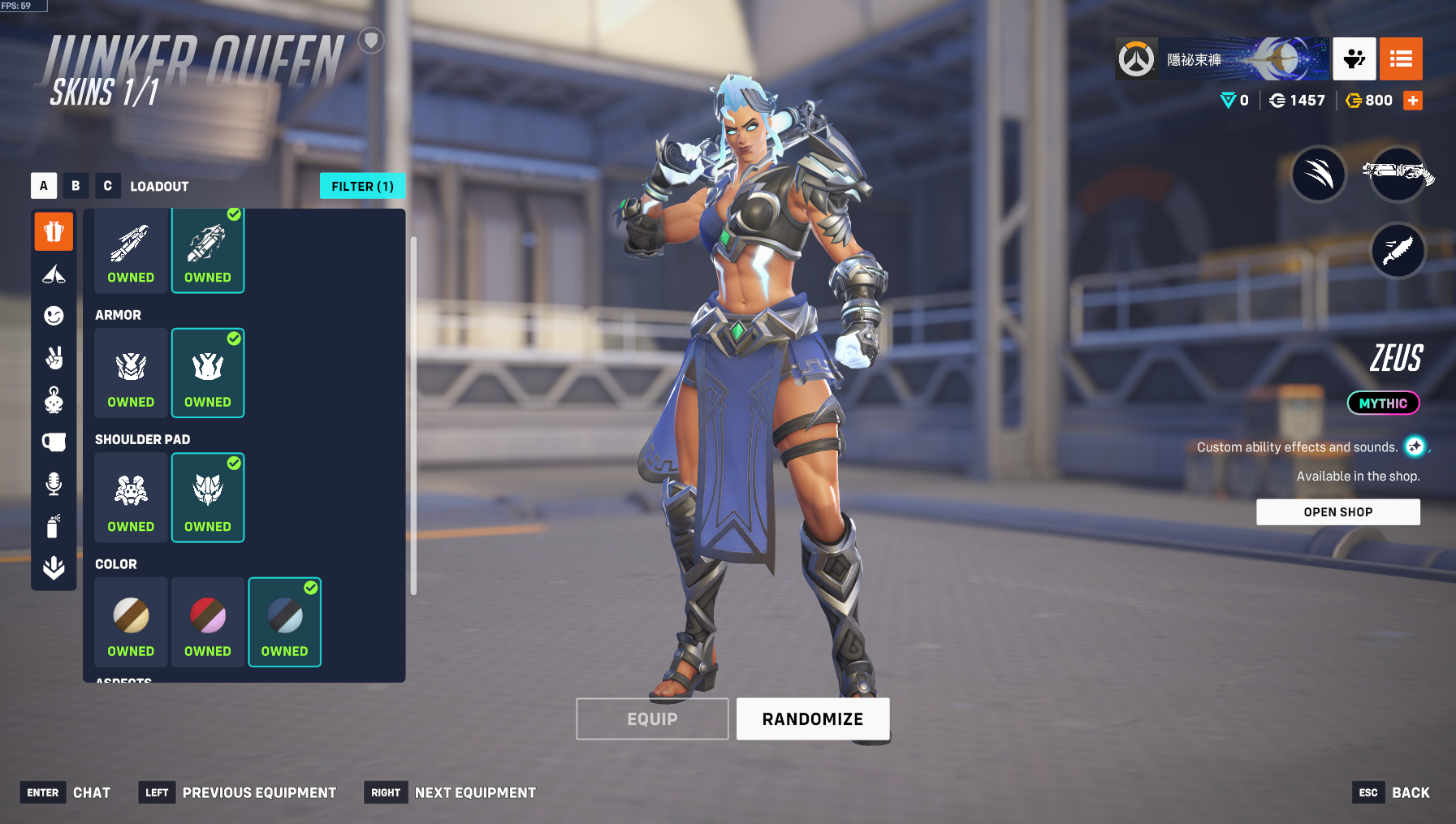
Task: Add more Overwatch coins with plus button
Action: pyautogui.click(x=1413, y=101)
